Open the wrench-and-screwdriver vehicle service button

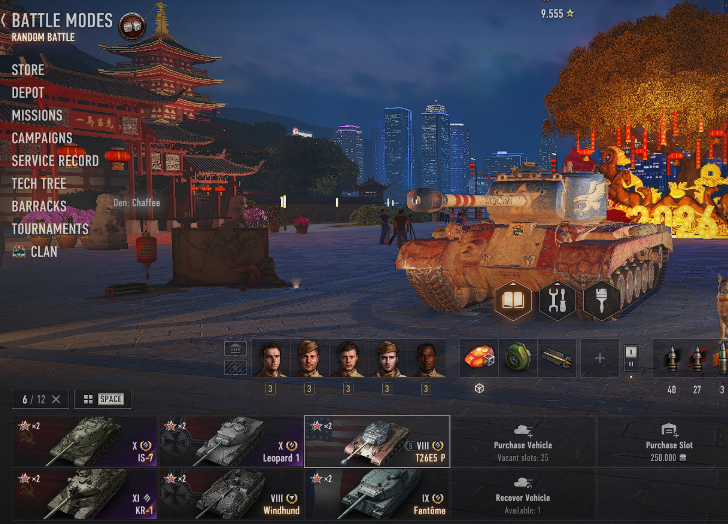(557, 300)
